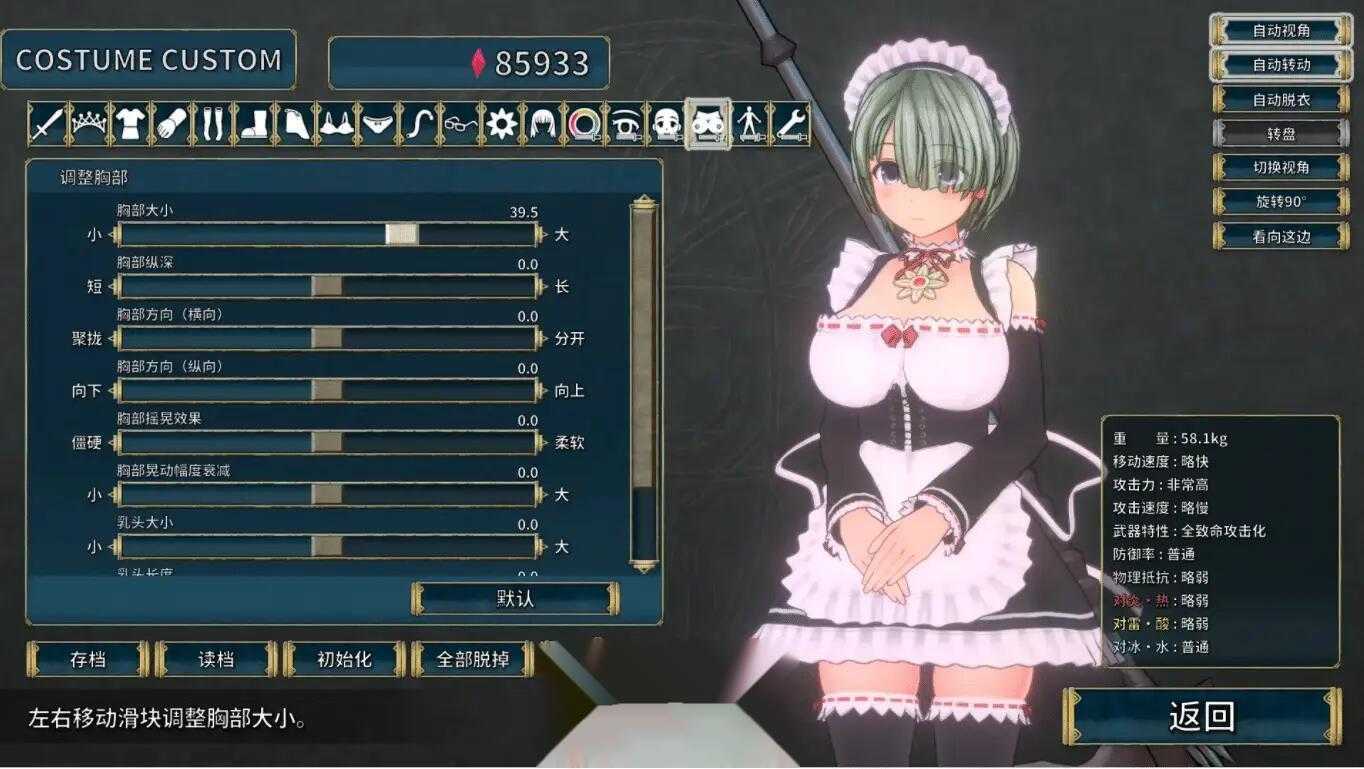Toggle 自动视角 automatic camera view

(x=1280, y=30)
